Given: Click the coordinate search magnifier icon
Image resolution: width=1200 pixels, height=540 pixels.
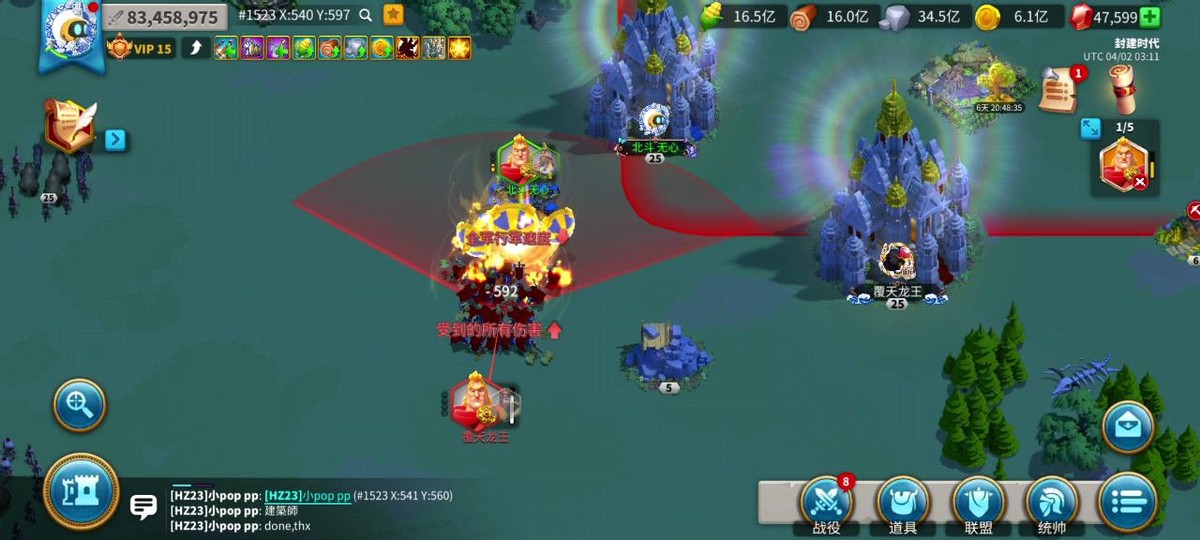Looking at the screenshot, I should [366, 15].
